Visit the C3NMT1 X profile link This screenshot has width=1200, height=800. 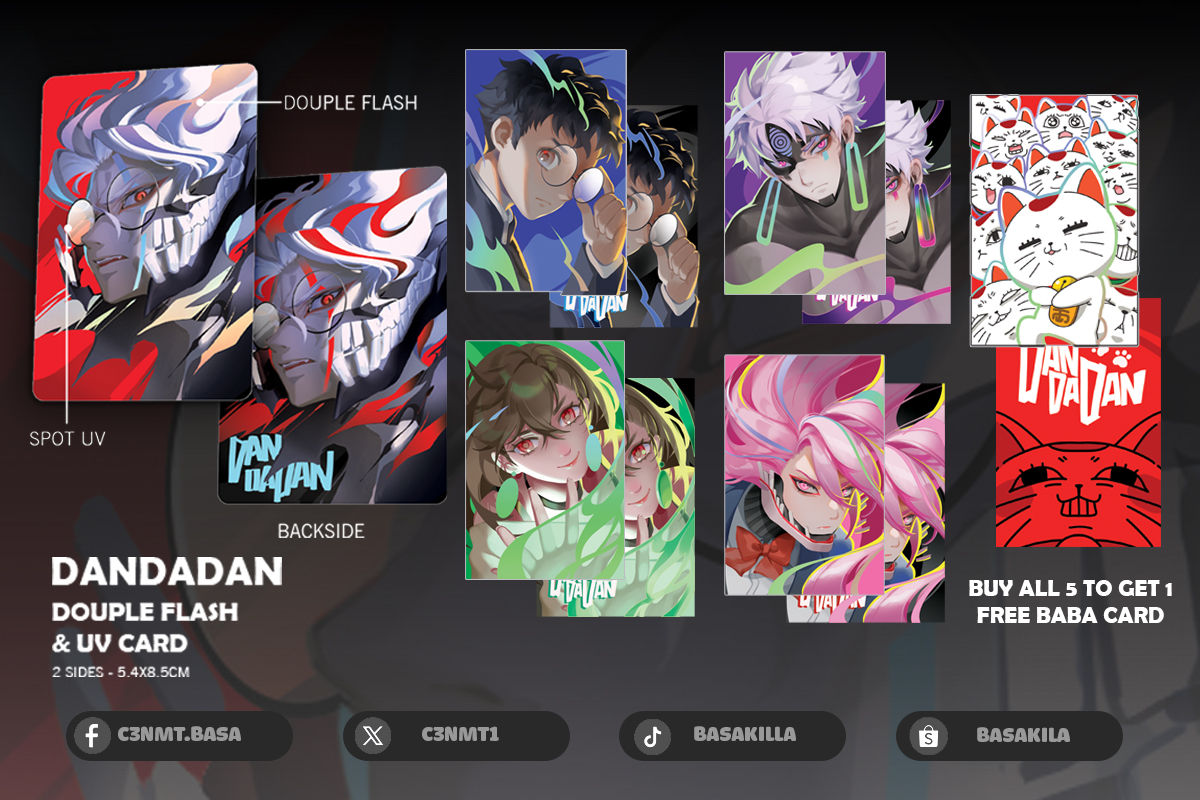coord(456,736)
